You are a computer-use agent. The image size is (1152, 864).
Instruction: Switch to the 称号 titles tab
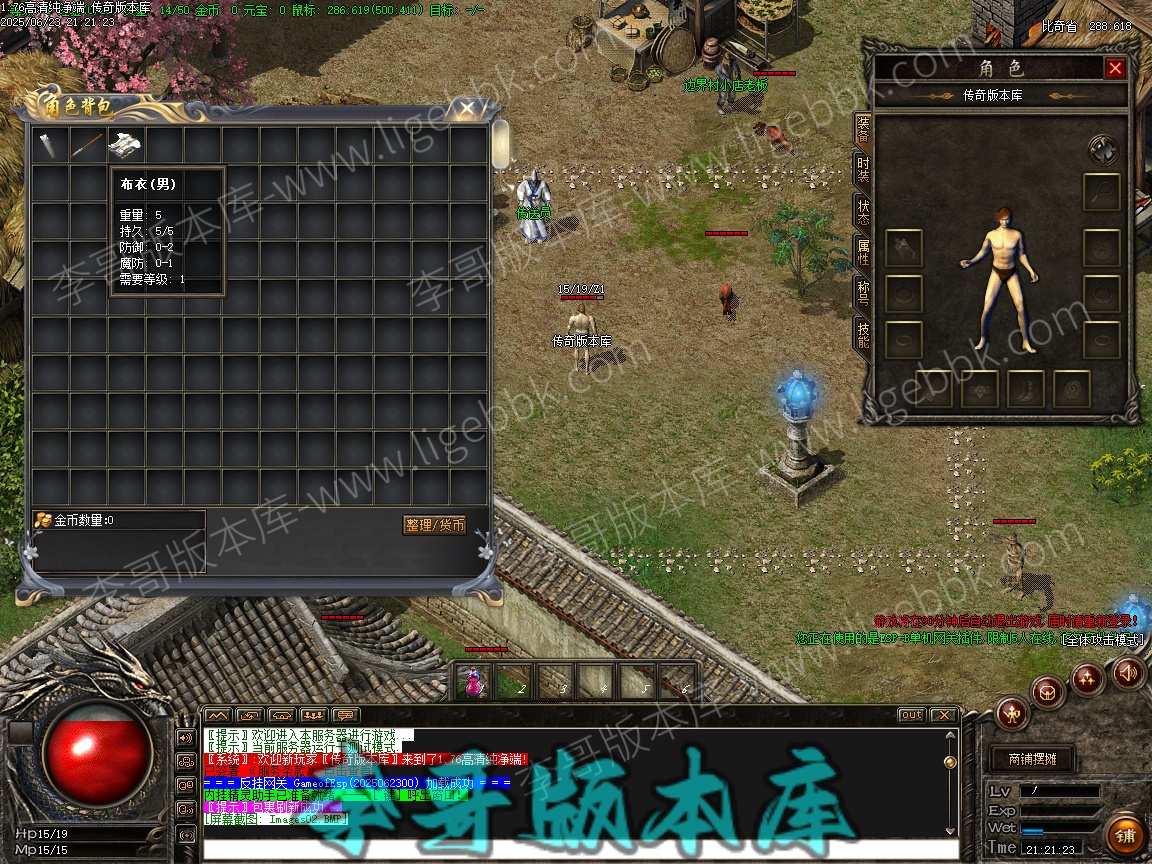click(862, 293)
